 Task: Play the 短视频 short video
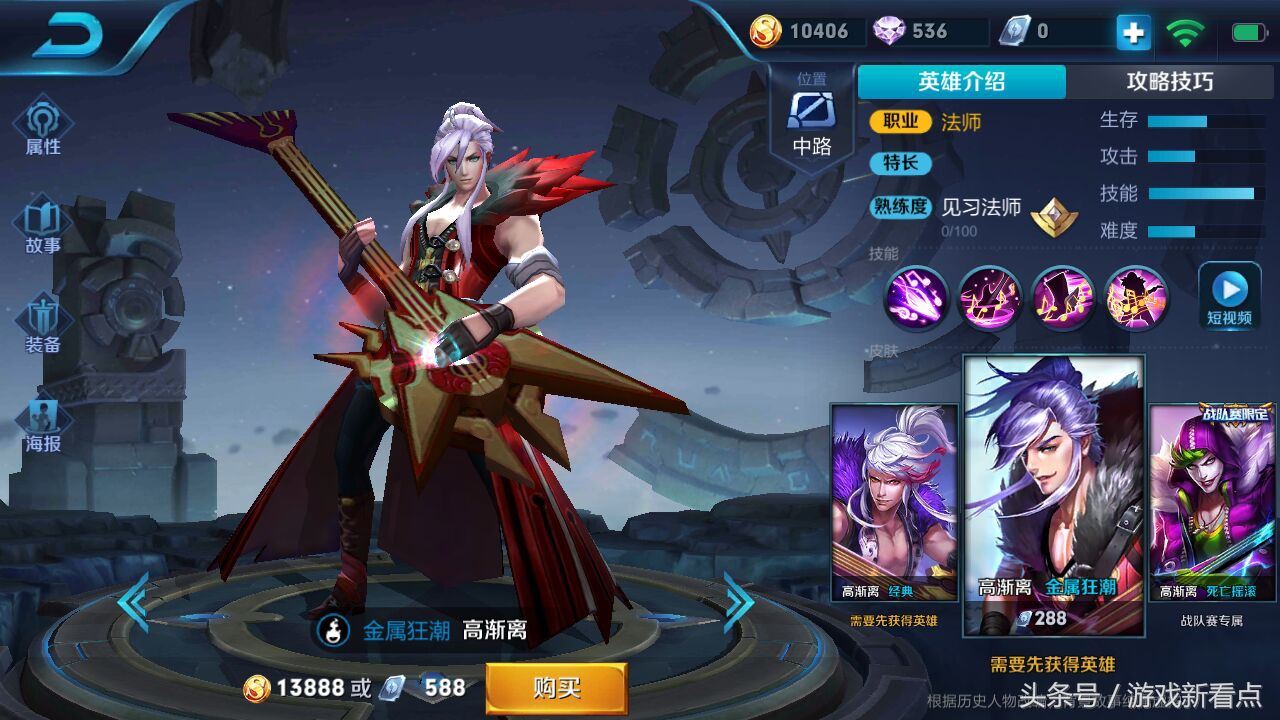point(1229,296)
